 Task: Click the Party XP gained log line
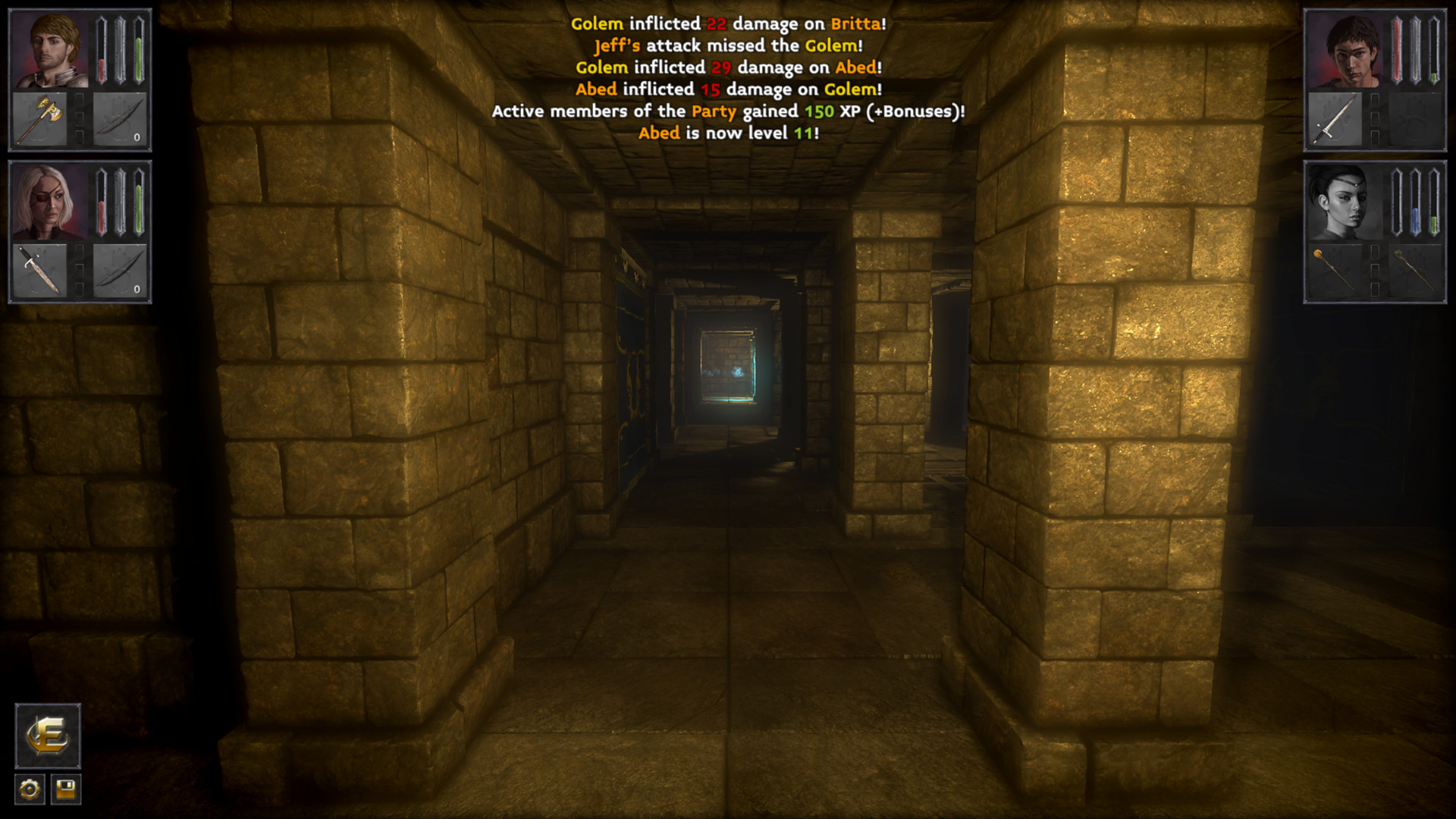pos(727,111)
